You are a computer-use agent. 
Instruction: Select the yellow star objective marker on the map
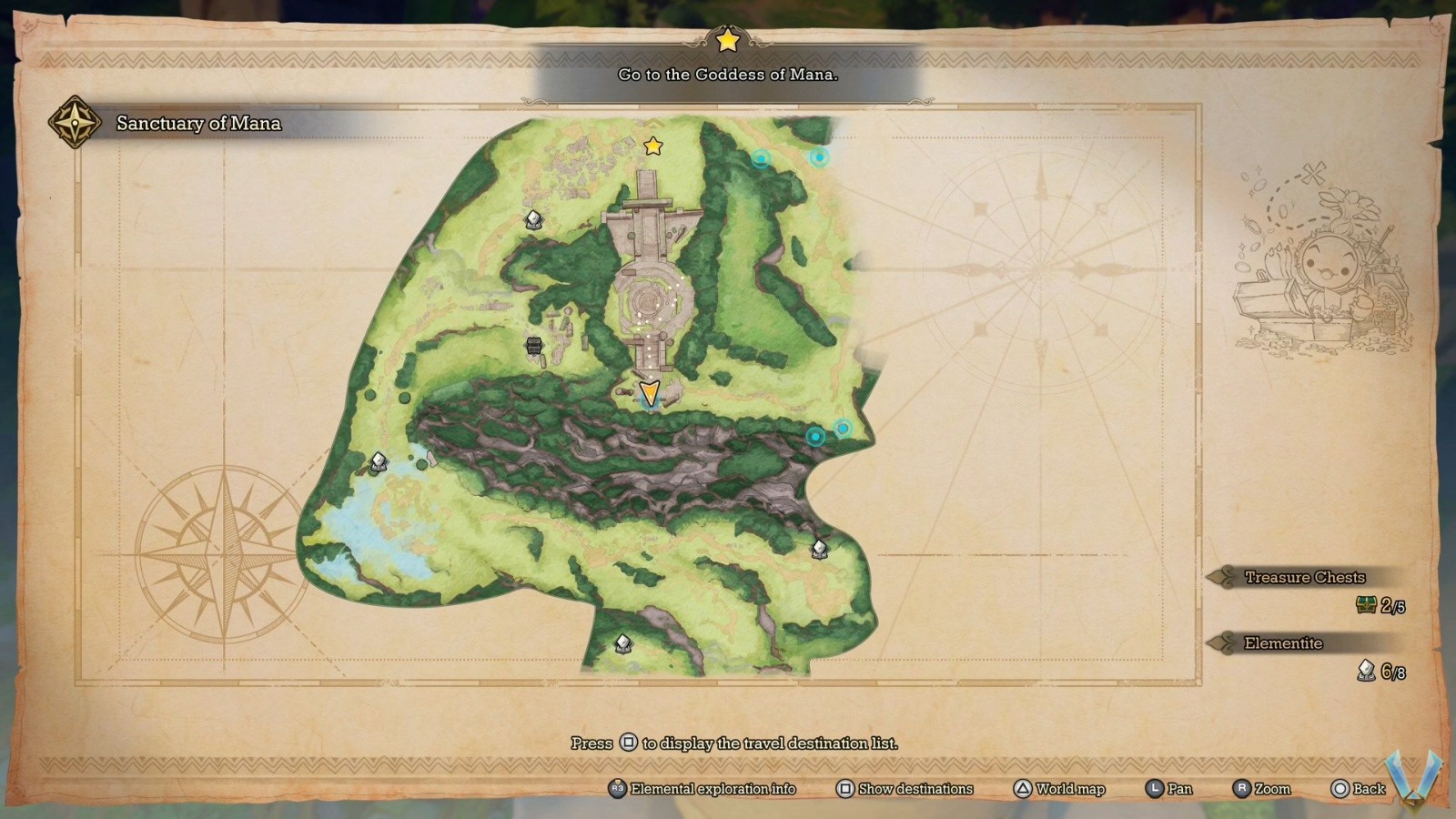pos(652,146)
